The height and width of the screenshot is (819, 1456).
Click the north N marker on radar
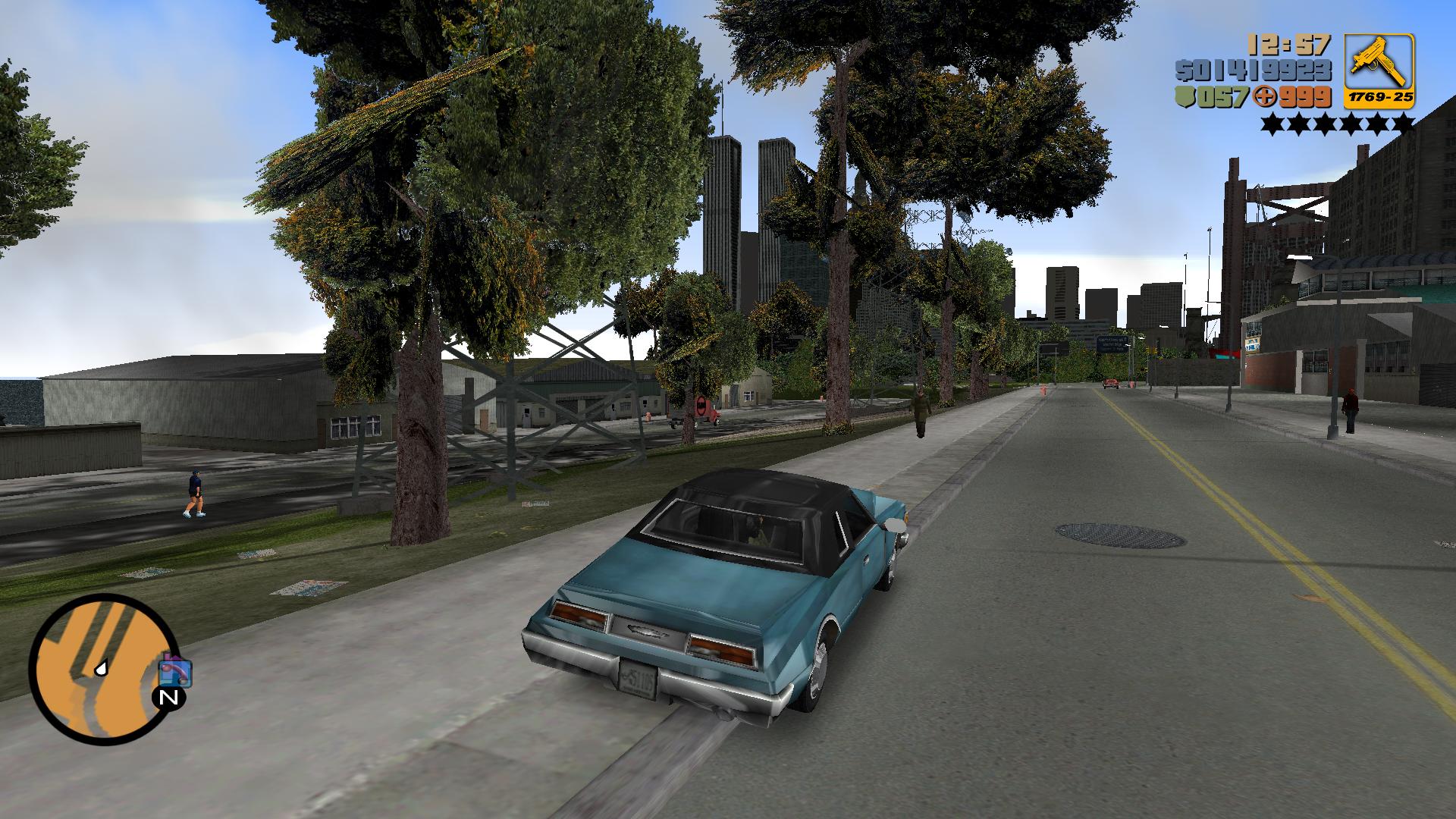pyautogui.click(x=169, y=698)
